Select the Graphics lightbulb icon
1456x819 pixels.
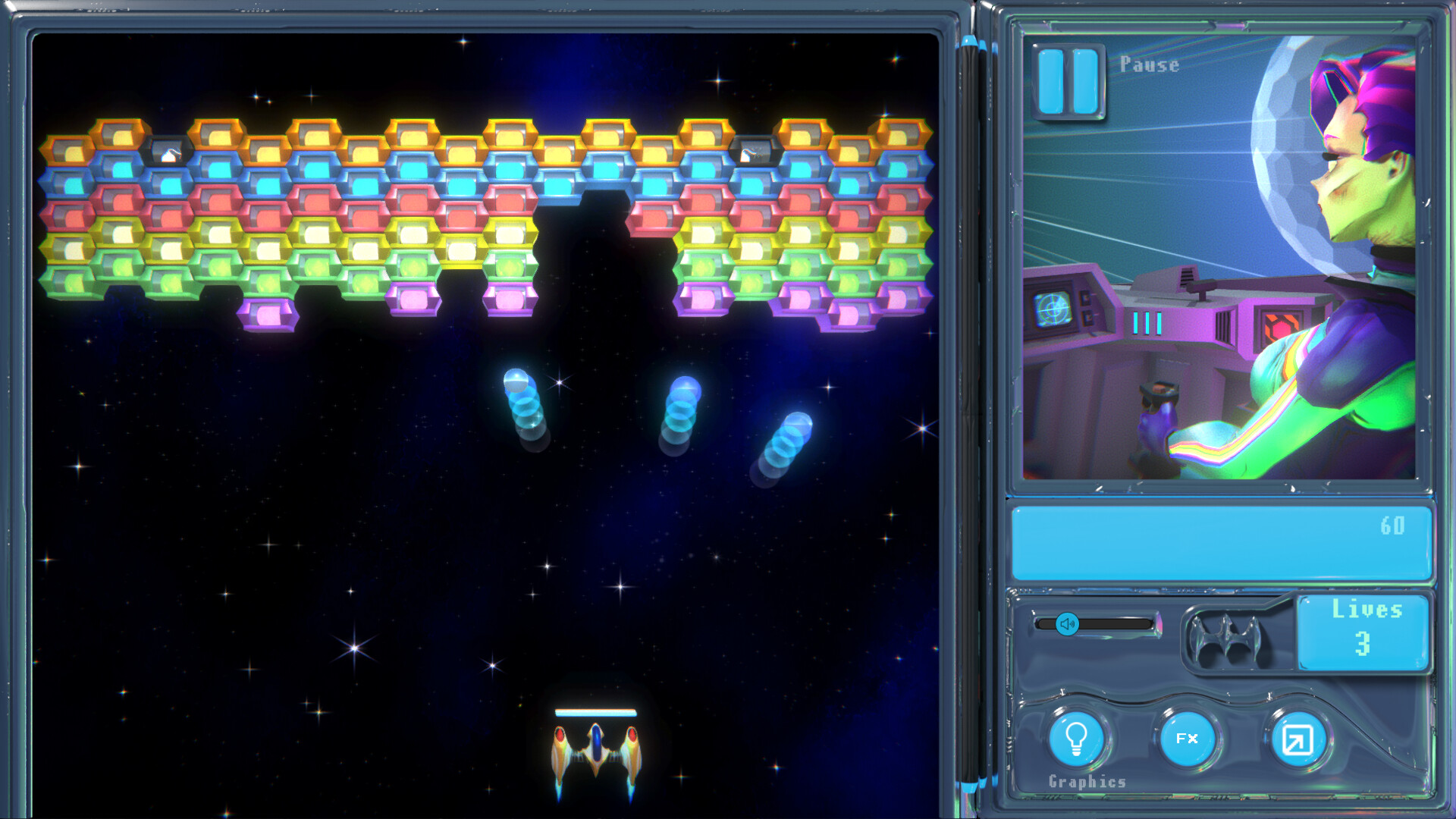(x=1076, y=739)
